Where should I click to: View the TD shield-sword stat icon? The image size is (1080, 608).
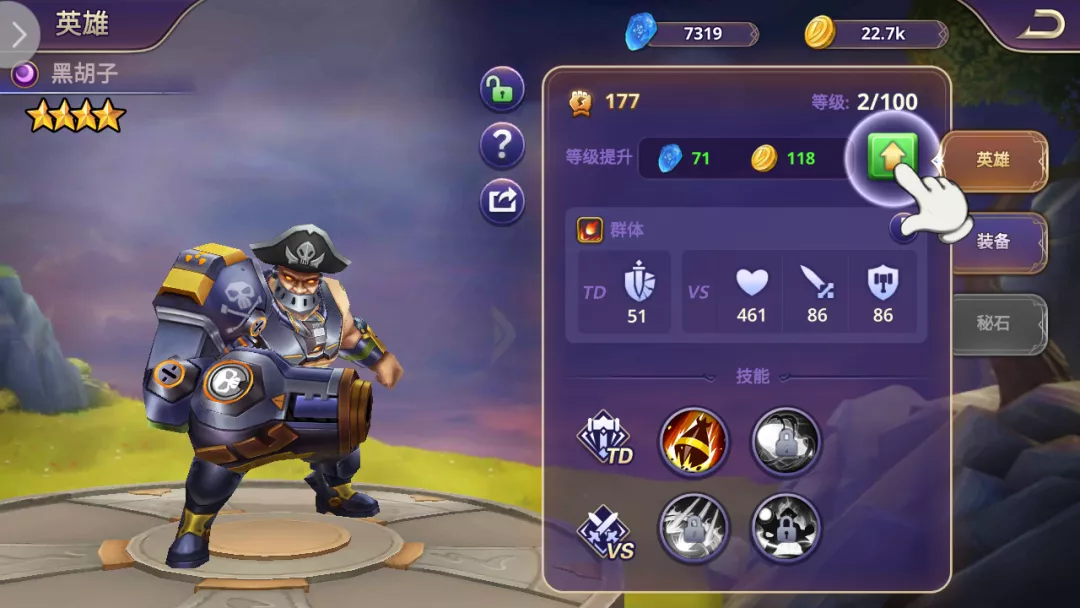click(x=637, y=282)
